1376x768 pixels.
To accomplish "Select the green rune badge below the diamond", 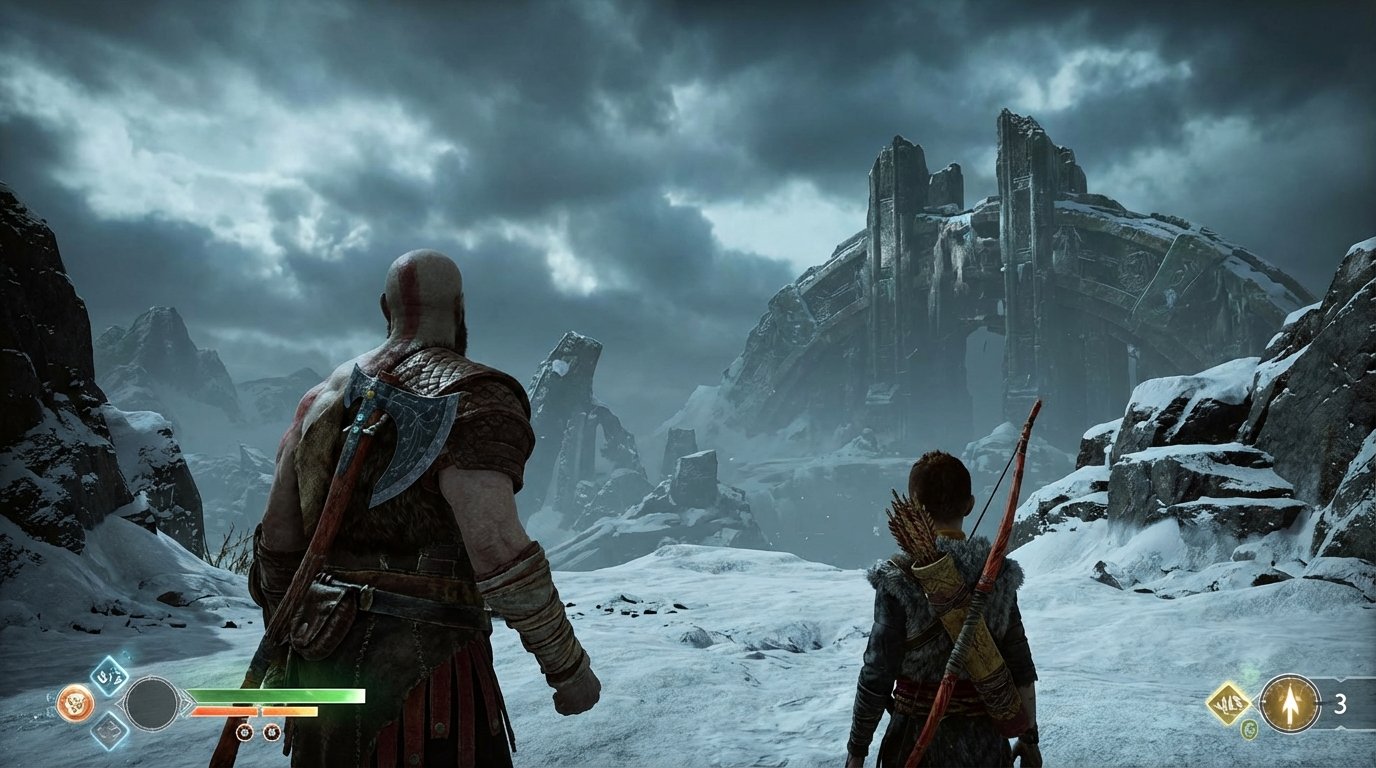I will point(1249,730).
